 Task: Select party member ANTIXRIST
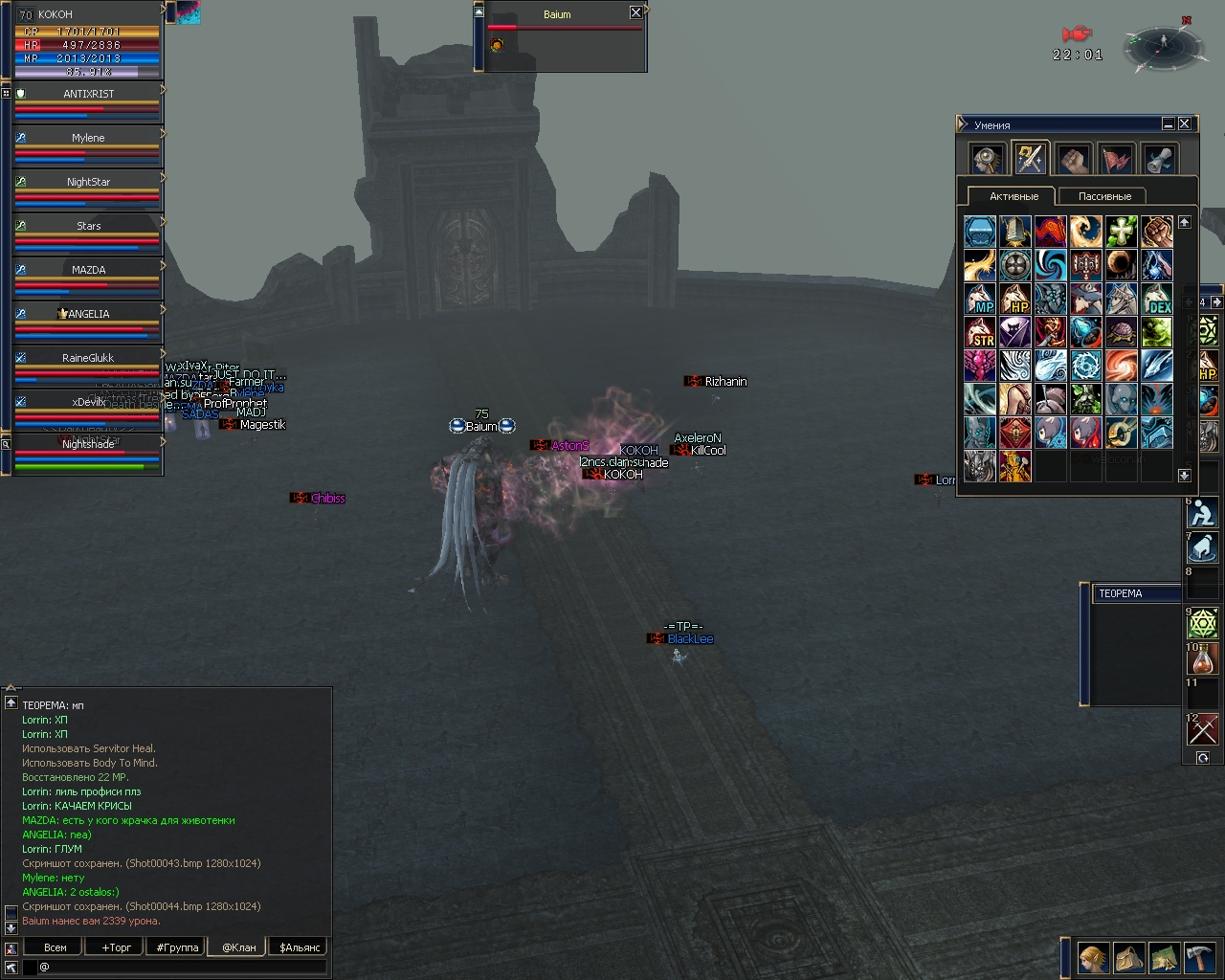(88, 94)
